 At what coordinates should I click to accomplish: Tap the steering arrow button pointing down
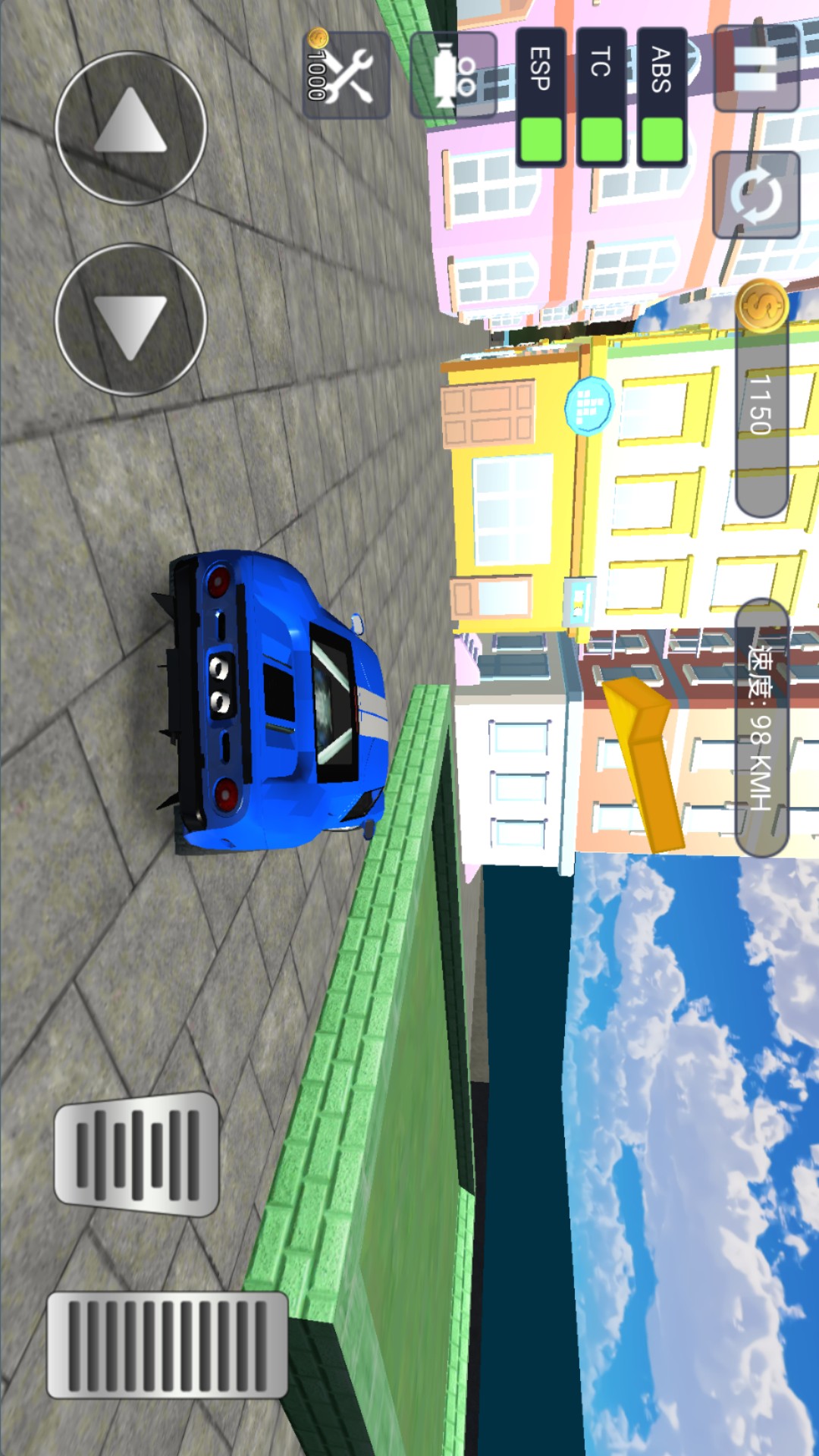tap(130, 319)
